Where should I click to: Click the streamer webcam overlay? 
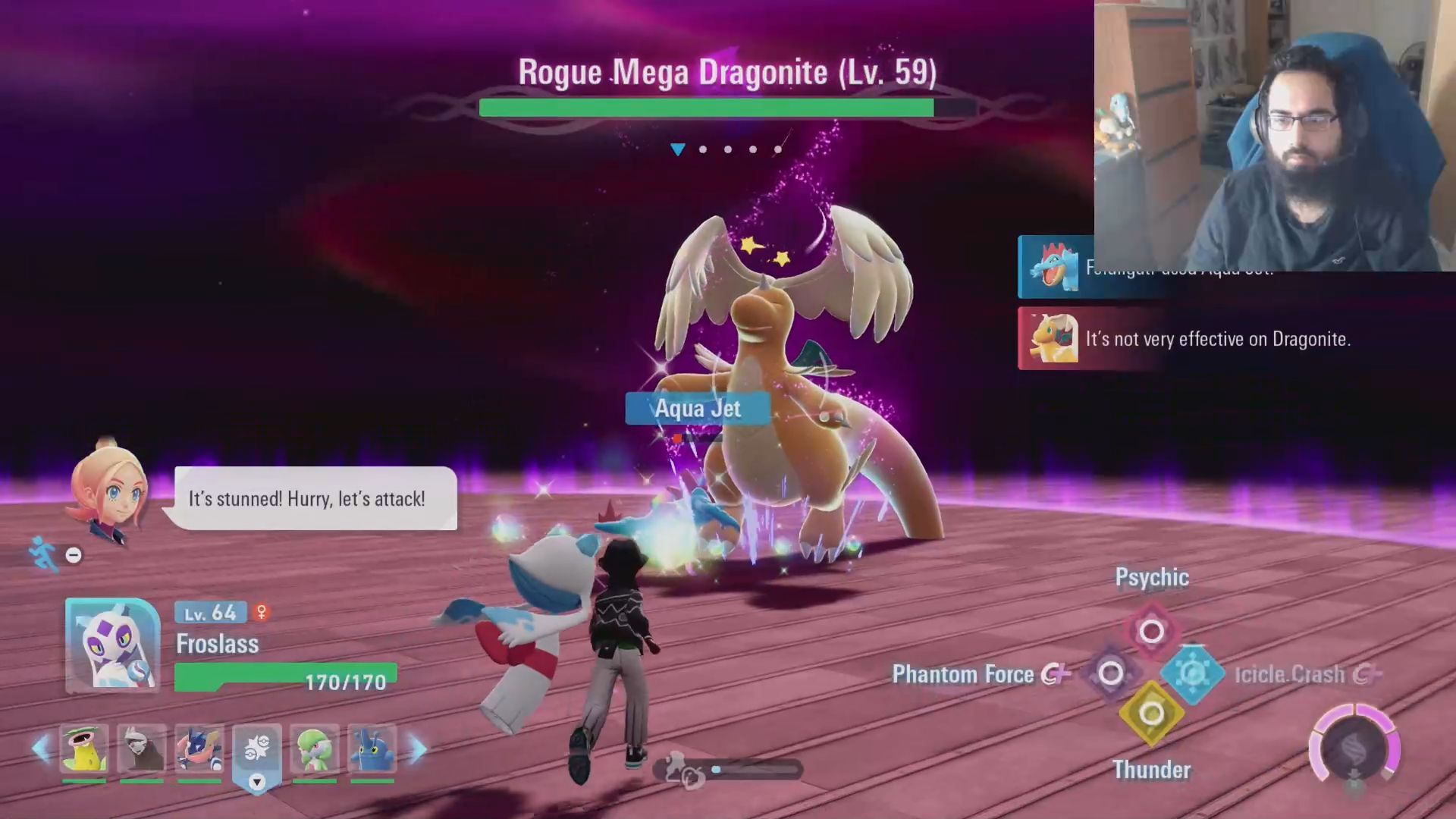pyautogui.click(x=1274, y=135)
